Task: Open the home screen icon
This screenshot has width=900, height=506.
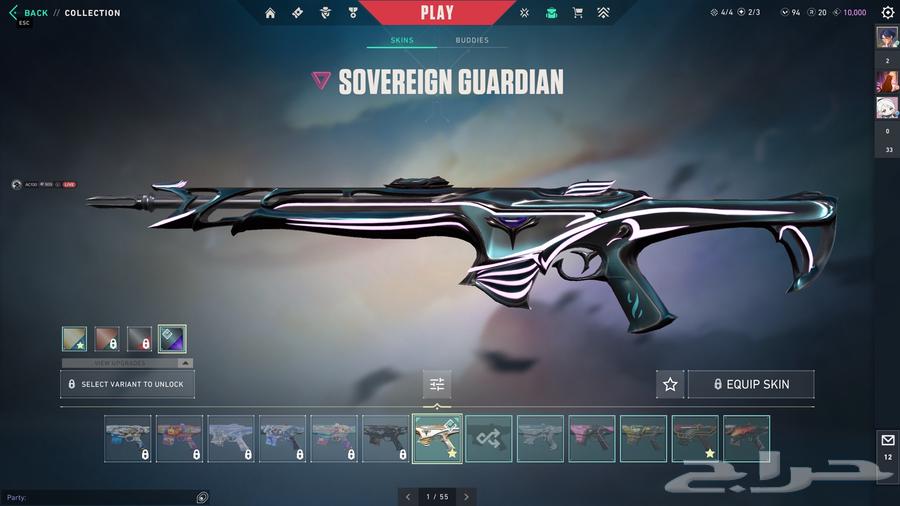Action: [270, 13]
